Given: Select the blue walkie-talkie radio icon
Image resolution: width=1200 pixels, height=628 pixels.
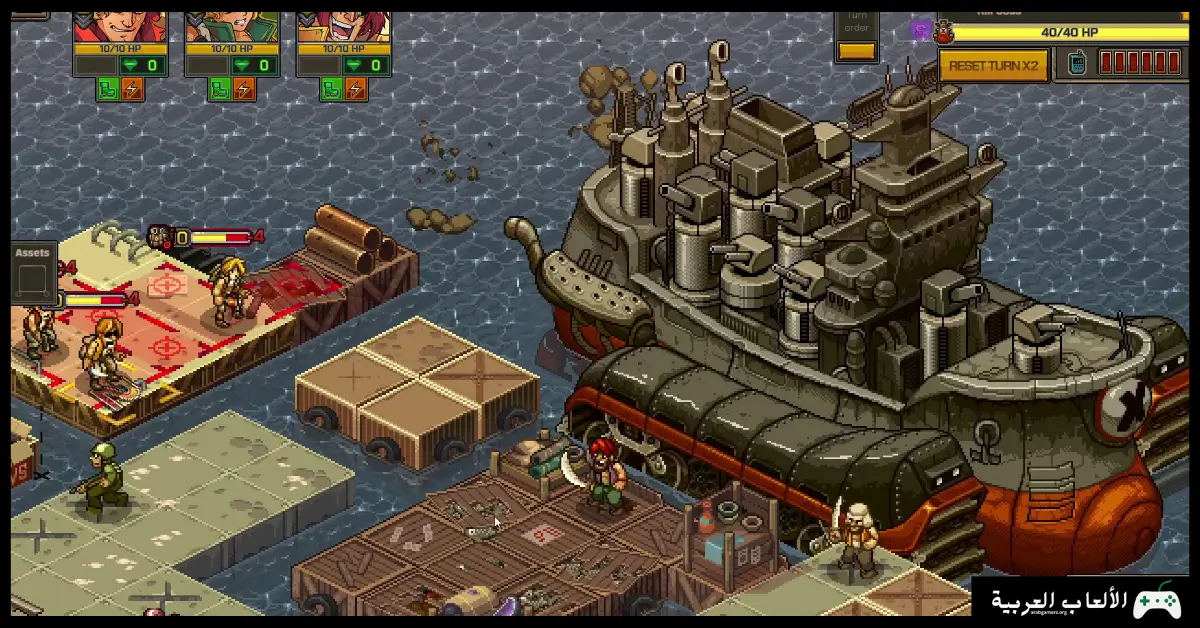Looking at the screenshot, I should point(1077,63).
